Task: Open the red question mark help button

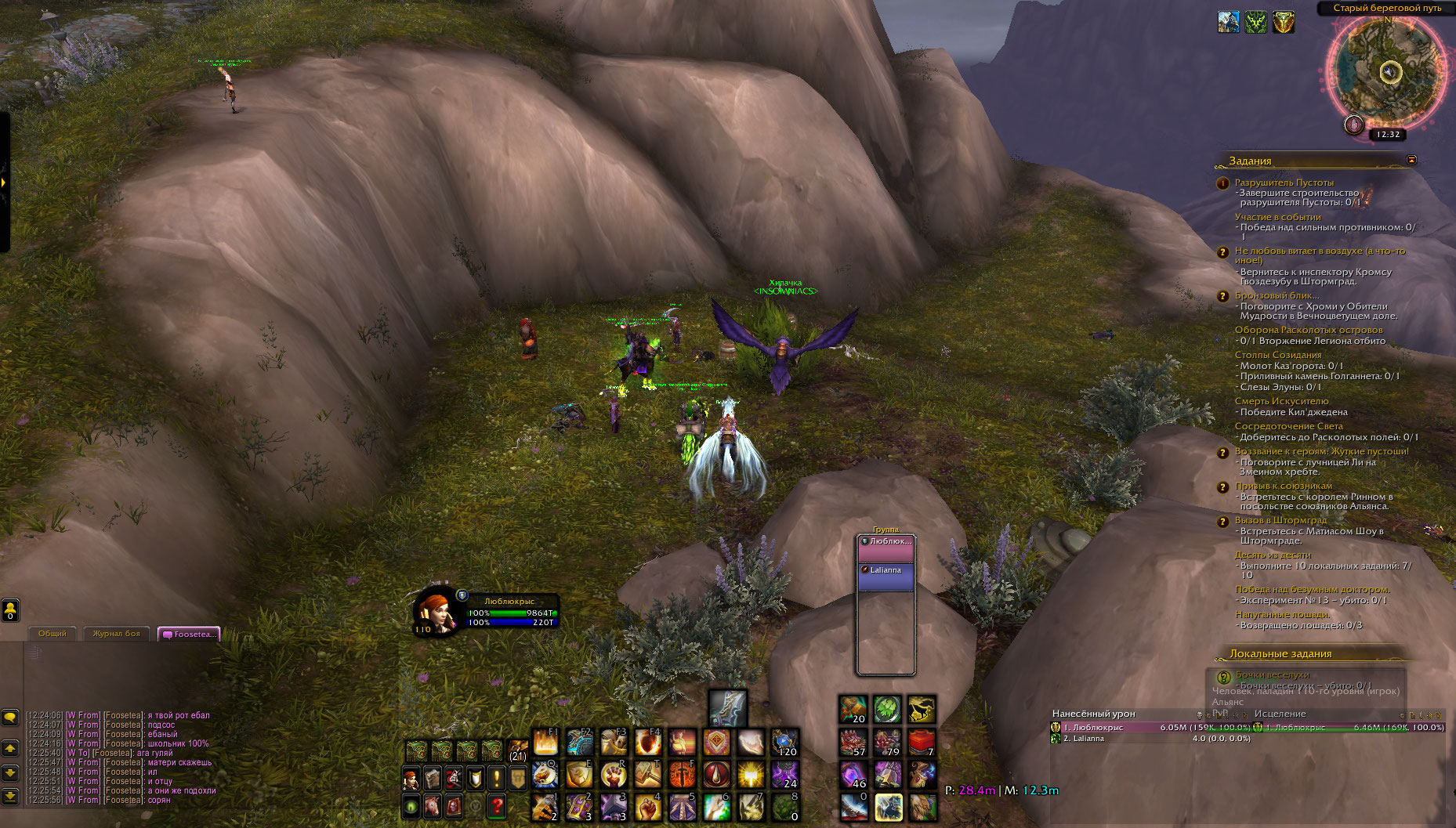Action: coord(496,805)
